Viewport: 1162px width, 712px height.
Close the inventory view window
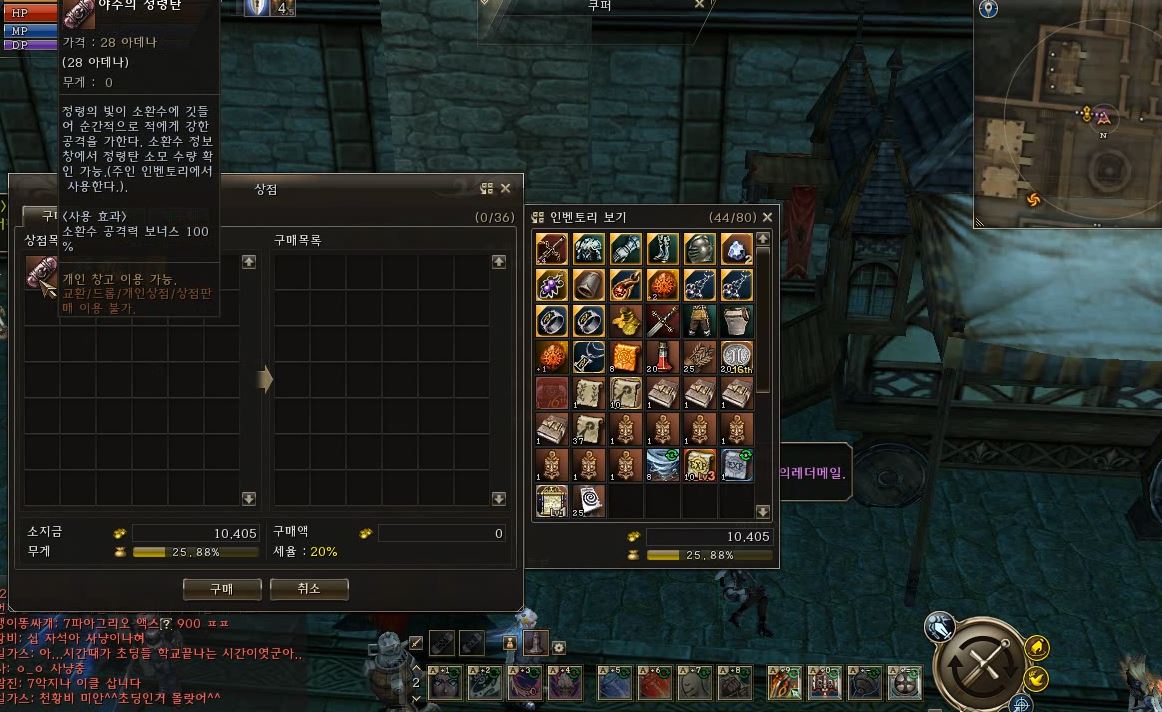[768, 217]
